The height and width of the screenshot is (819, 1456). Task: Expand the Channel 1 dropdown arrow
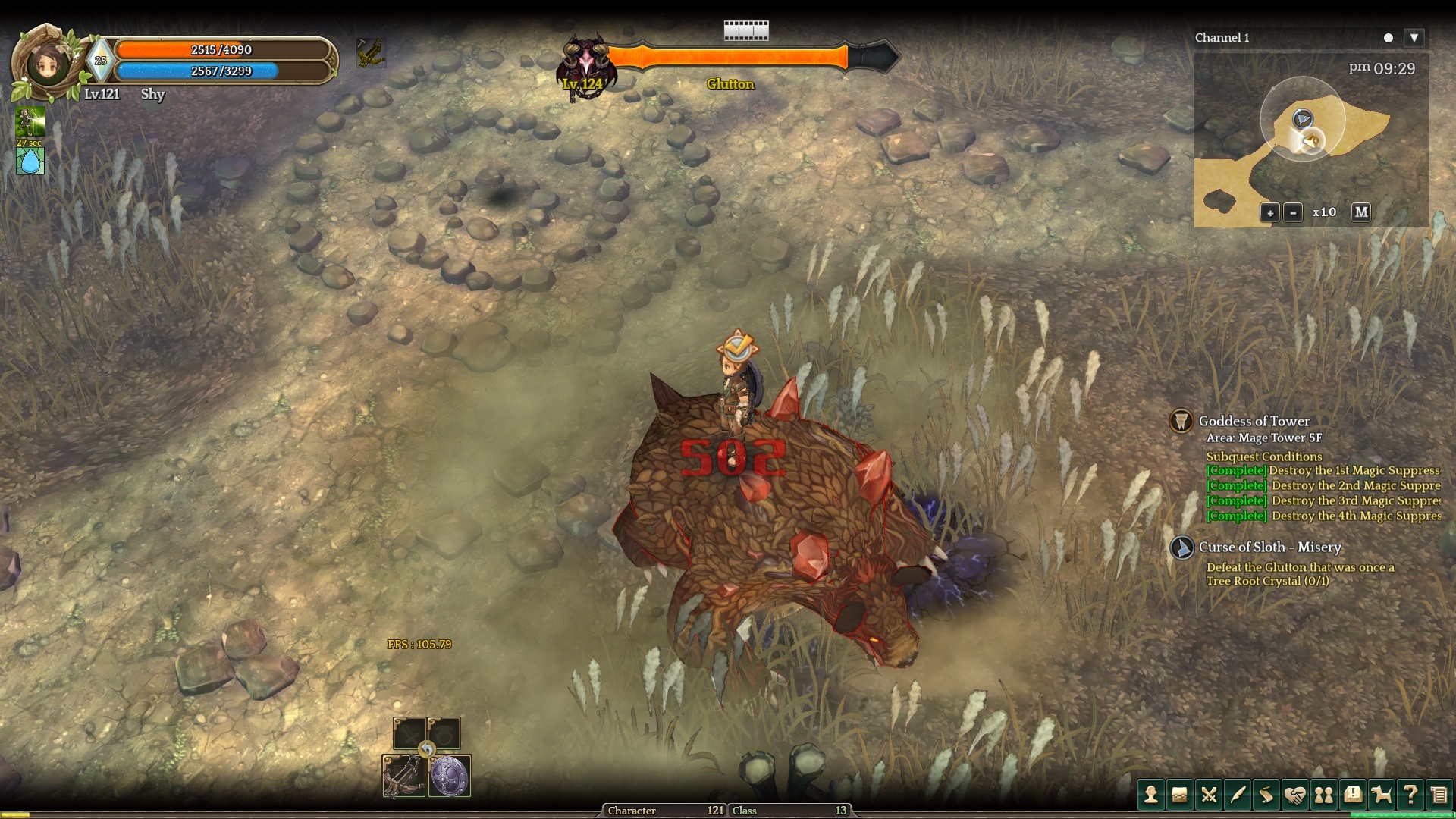tap(1414, 38)
